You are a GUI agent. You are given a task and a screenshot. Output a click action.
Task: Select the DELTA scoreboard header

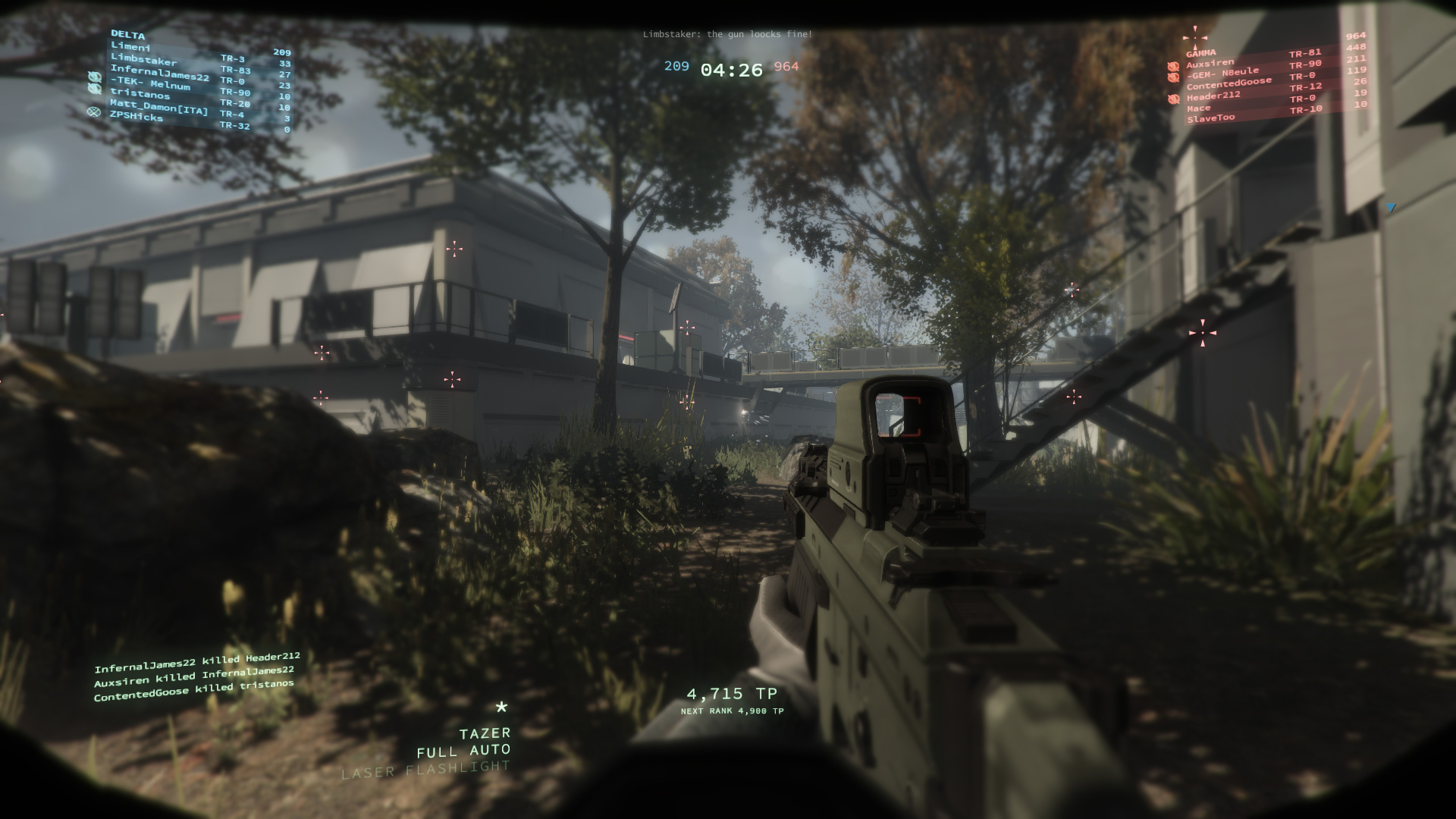[128, 36]
